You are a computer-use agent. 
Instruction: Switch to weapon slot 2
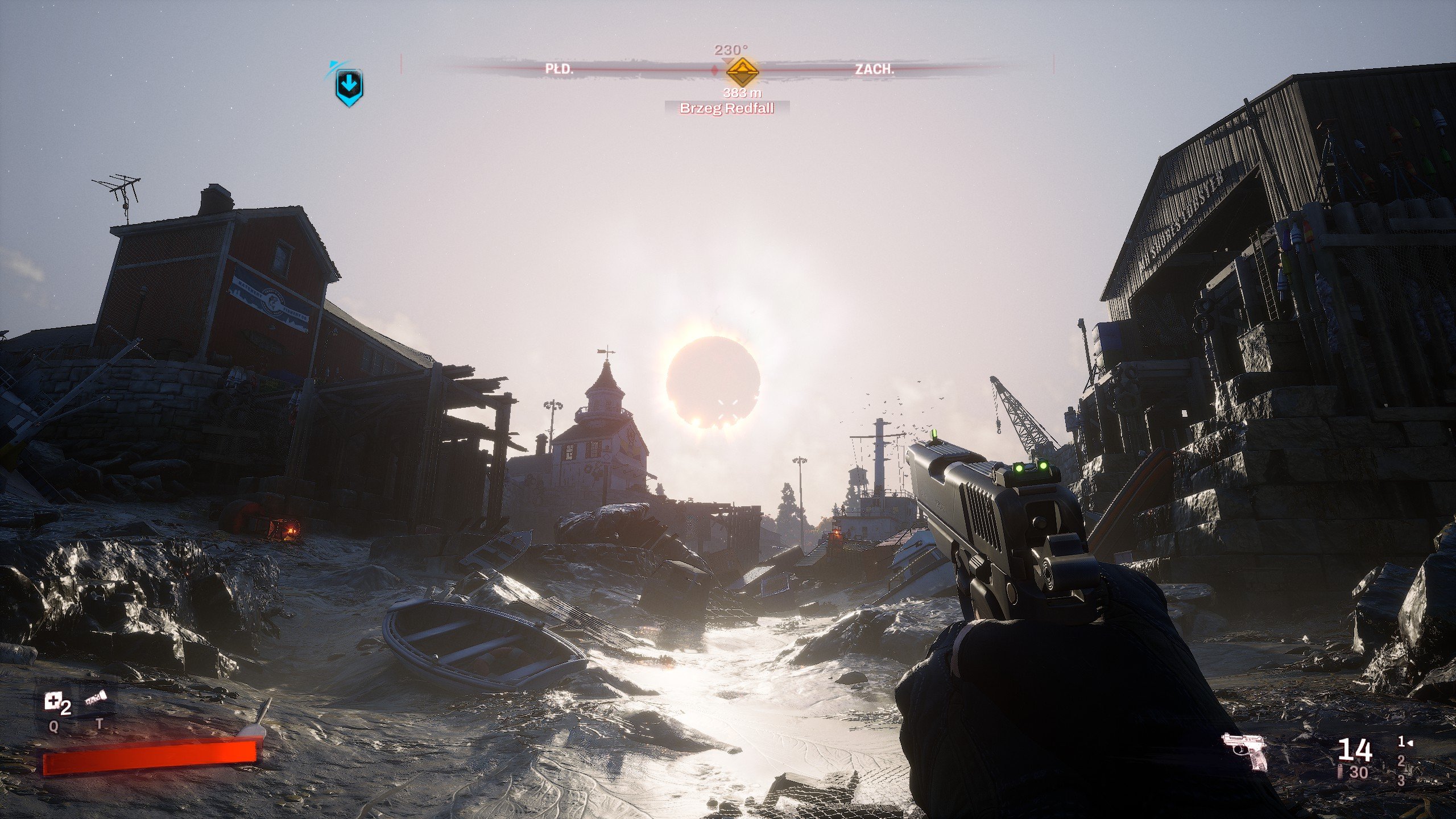(1401, 760)
